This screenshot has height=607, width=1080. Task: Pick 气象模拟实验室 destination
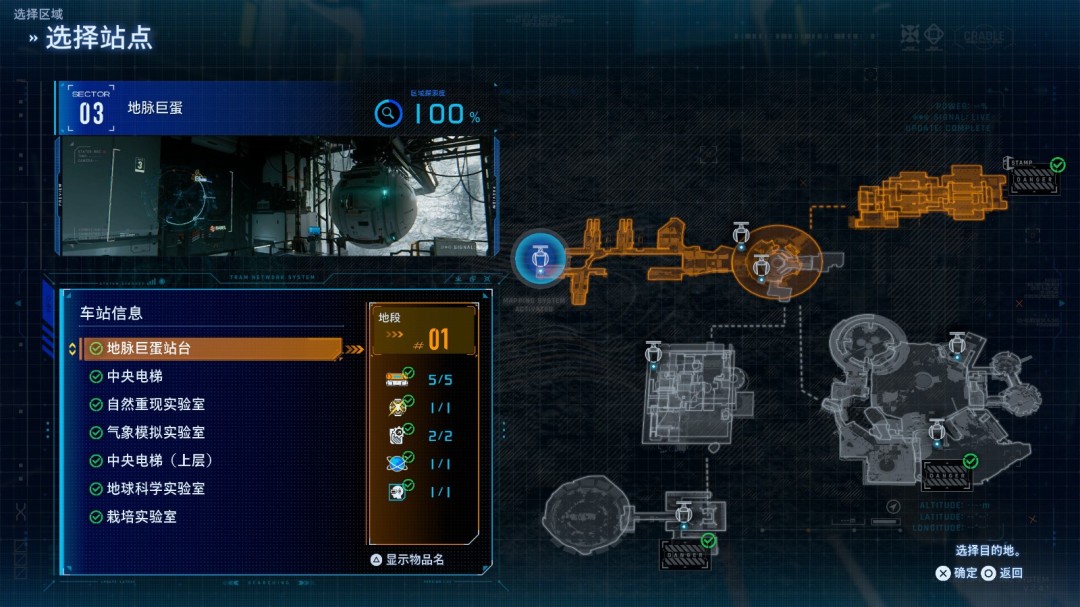[155, 433]
